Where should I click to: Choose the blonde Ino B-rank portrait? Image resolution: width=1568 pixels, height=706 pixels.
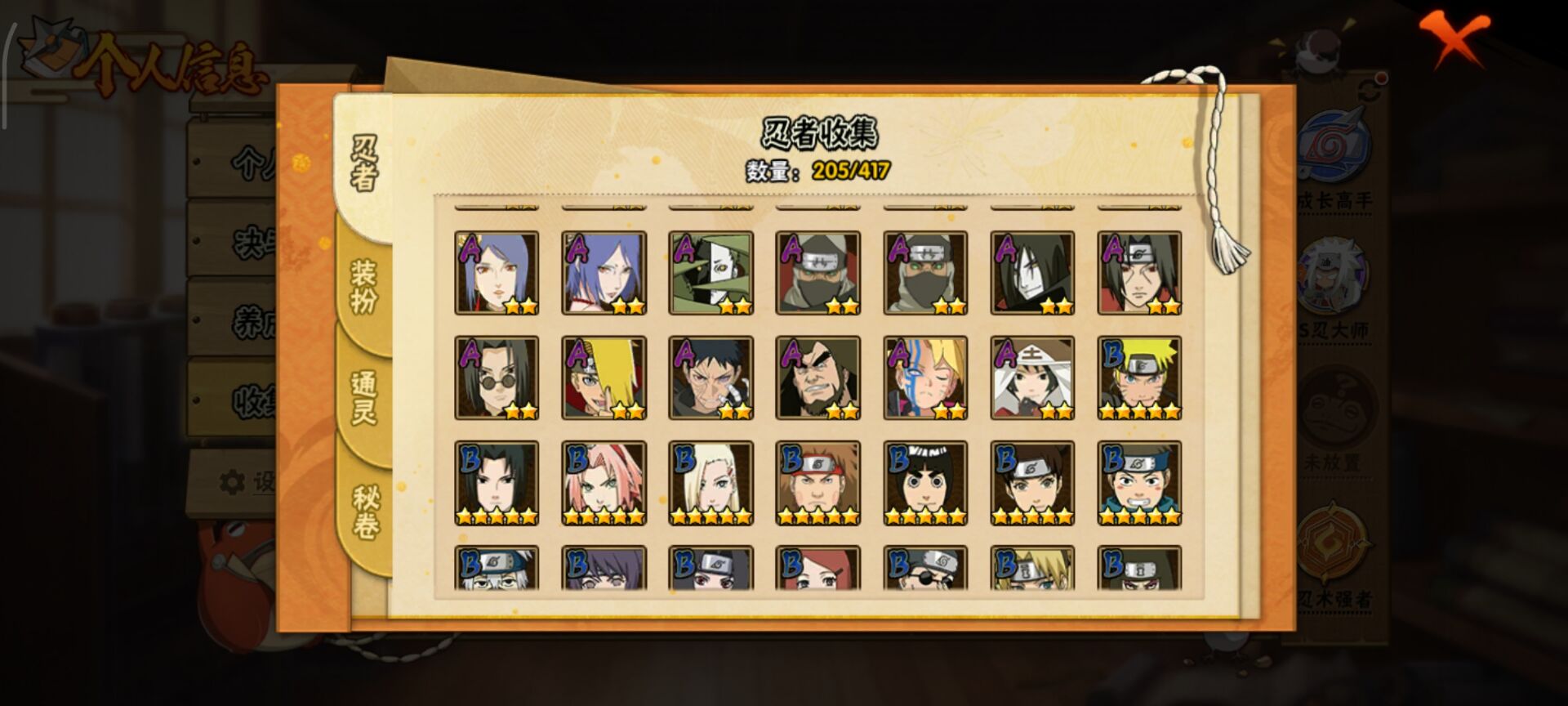click(x=710, y=483)
